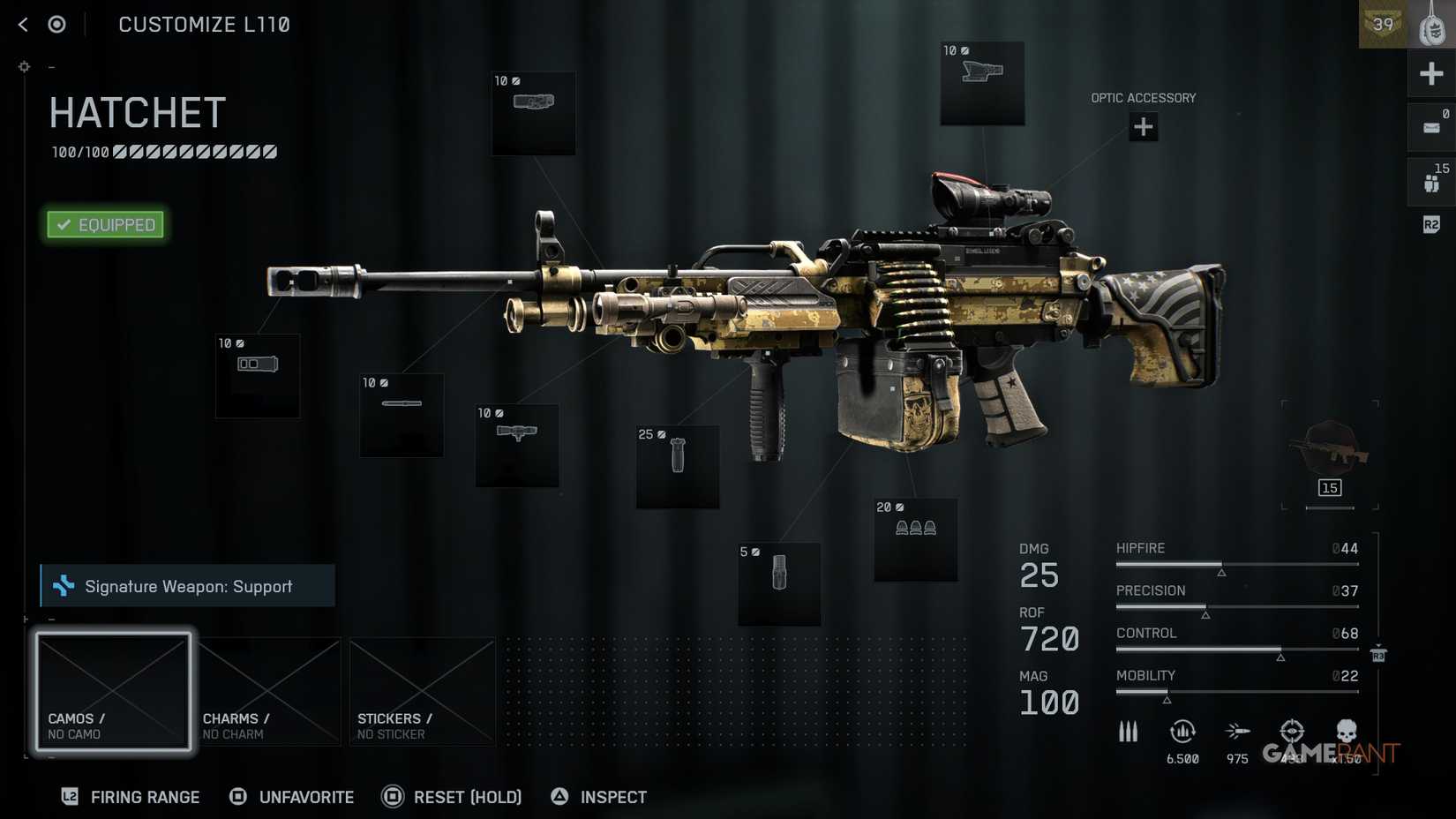Select the skull lethality multiplier icon
The height and width of the screenshot is (819, 1456).
(1347, 730)
